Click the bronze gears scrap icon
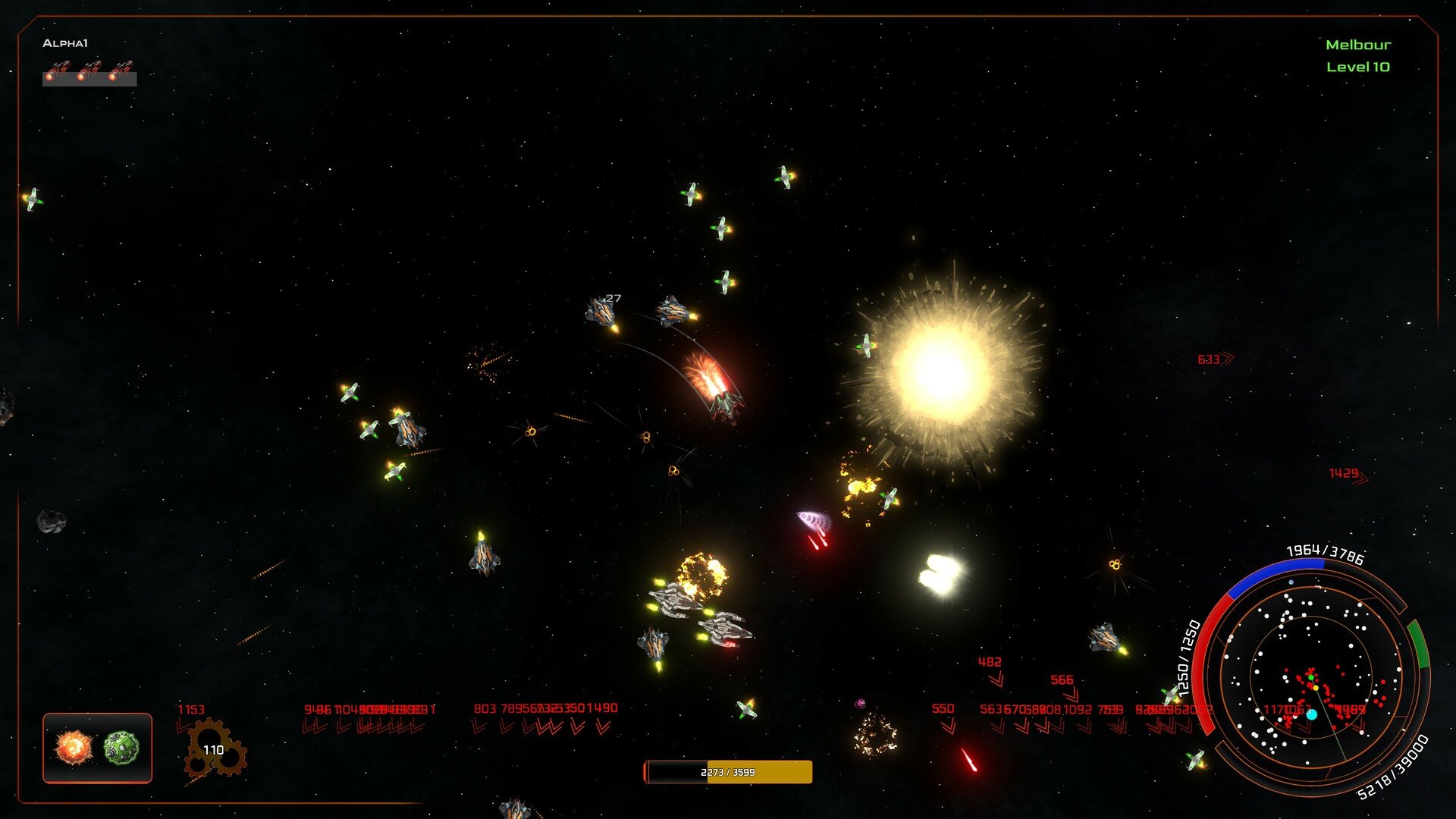1456x819 pixels. [x=215, y=749]
